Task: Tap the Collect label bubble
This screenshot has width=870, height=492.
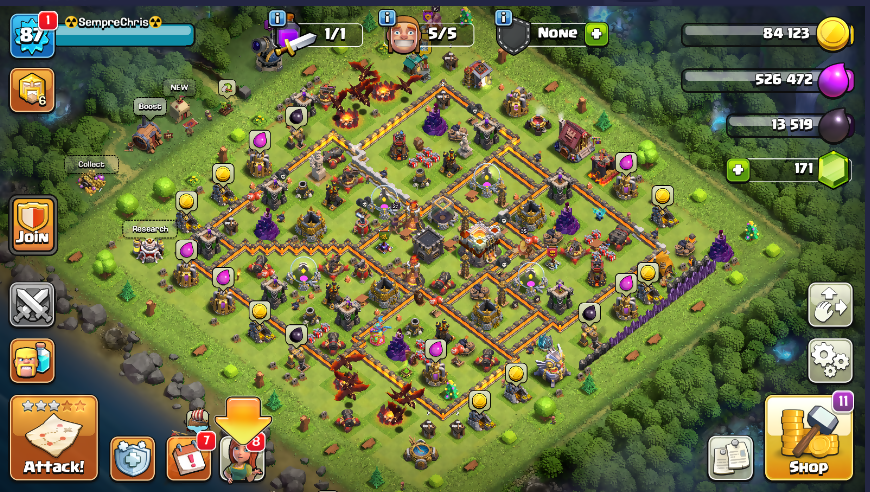Action: click(92, 164)
